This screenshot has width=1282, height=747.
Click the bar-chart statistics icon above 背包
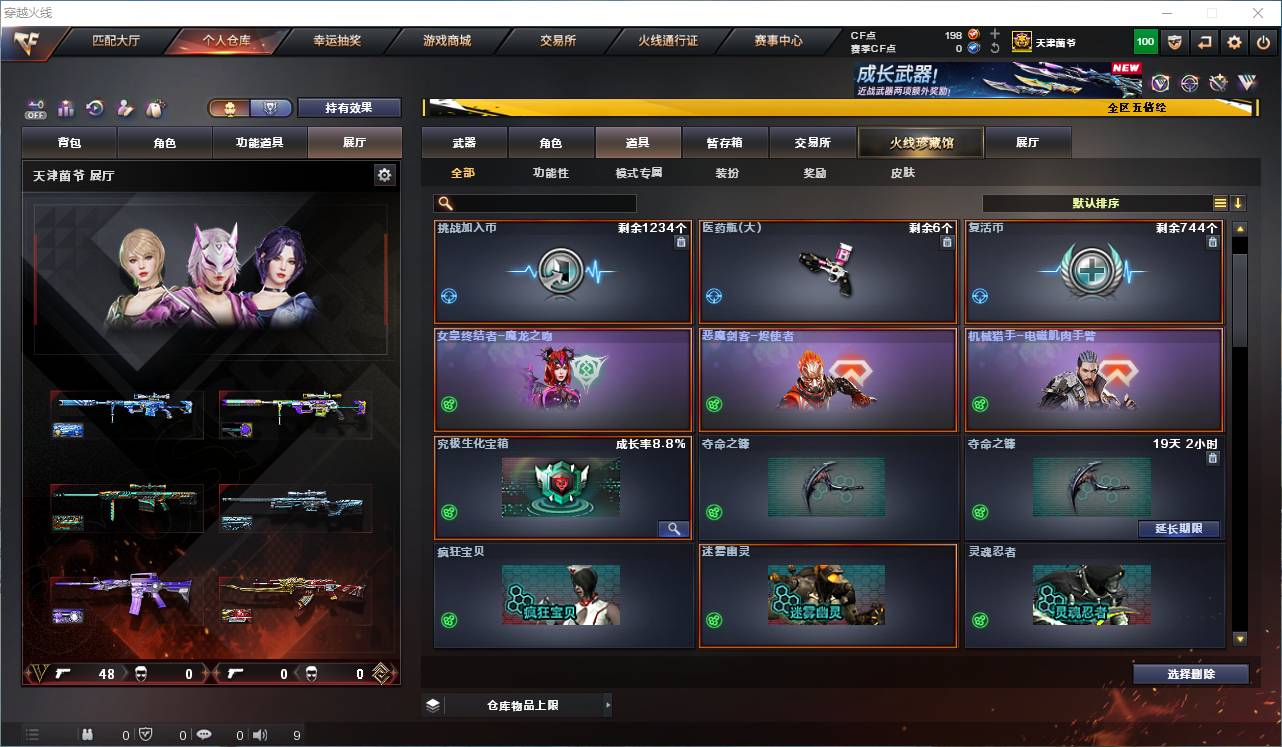65,108
